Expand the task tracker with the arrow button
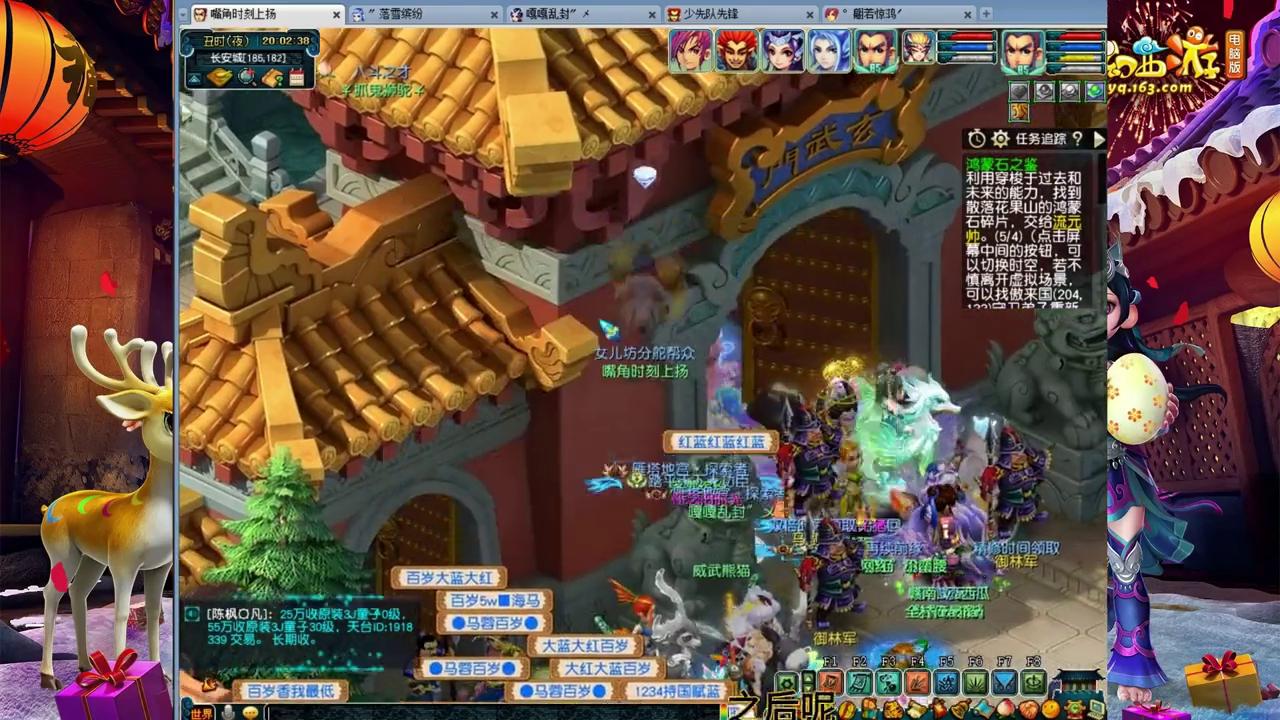This screenshot has height=720, width=1280. (1098, 140)
